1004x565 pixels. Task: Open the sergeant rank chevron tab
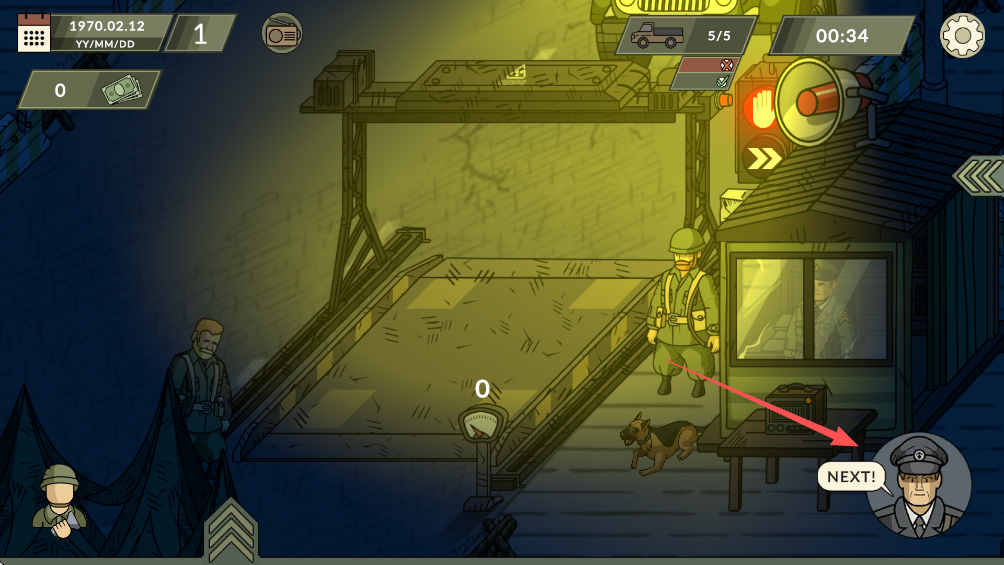tap(231, 529)
